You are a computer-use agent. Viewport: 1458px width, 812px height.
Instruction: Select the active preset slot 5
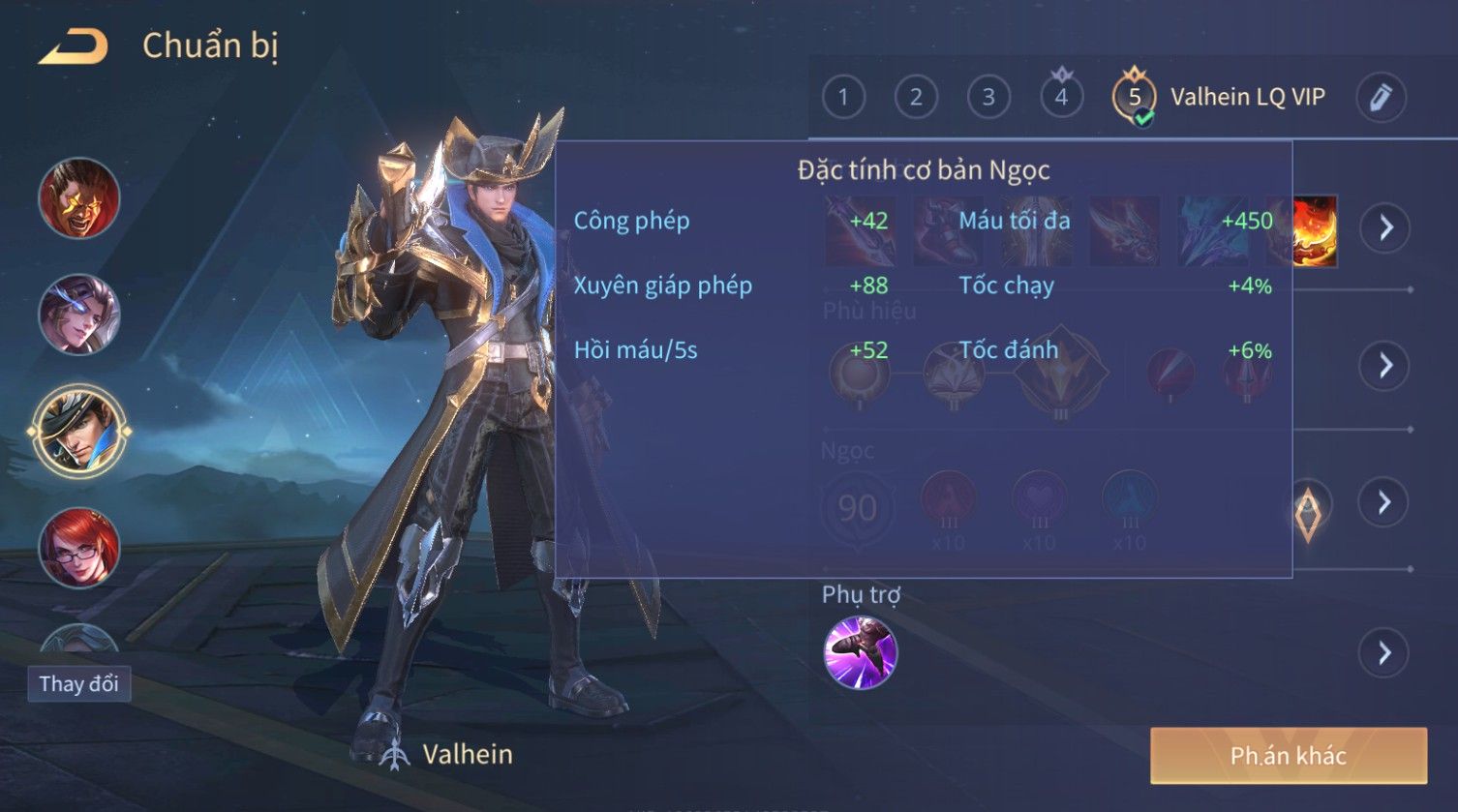1135,98
